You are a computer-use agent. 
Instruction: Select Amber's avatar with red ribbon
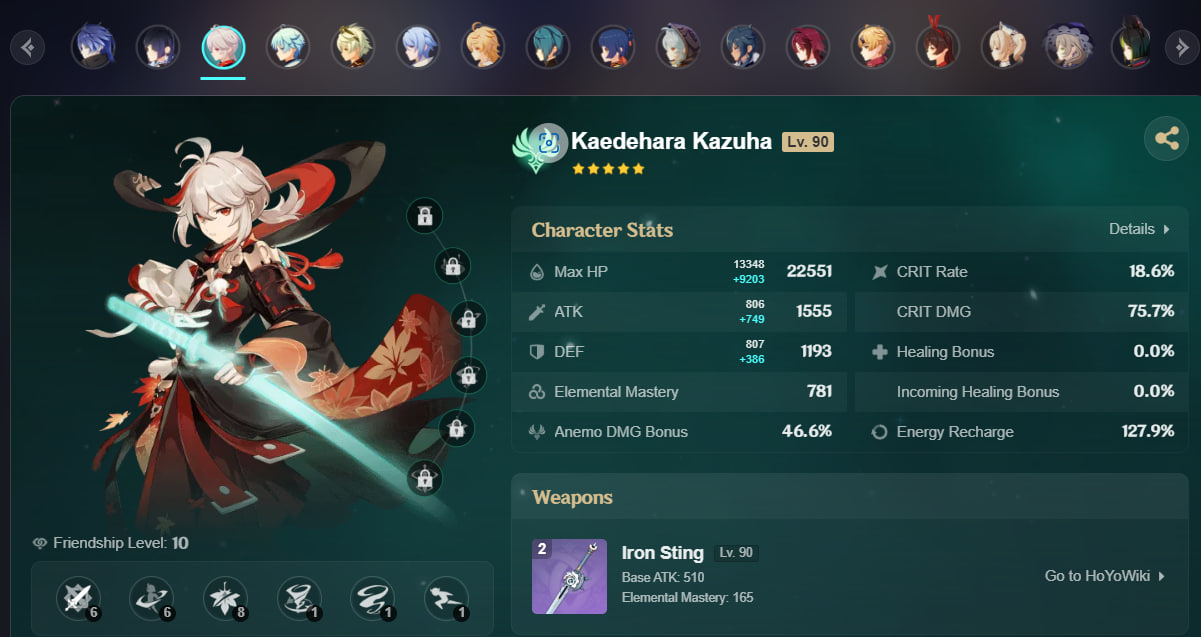point(938,46)
